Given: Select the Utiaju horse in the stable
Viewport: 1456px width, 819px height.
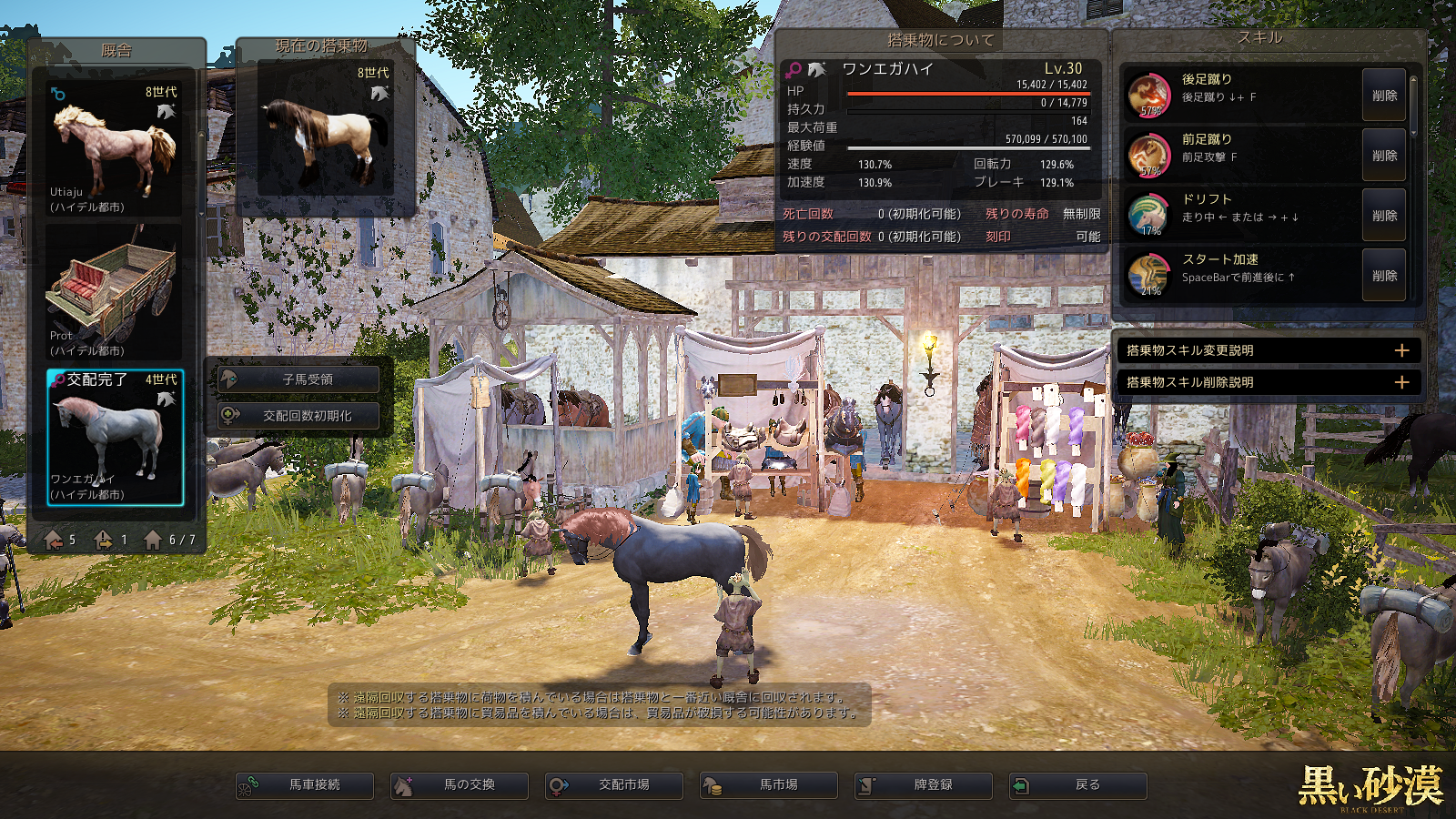Looking at the screenshot, I should pos(115,148).
